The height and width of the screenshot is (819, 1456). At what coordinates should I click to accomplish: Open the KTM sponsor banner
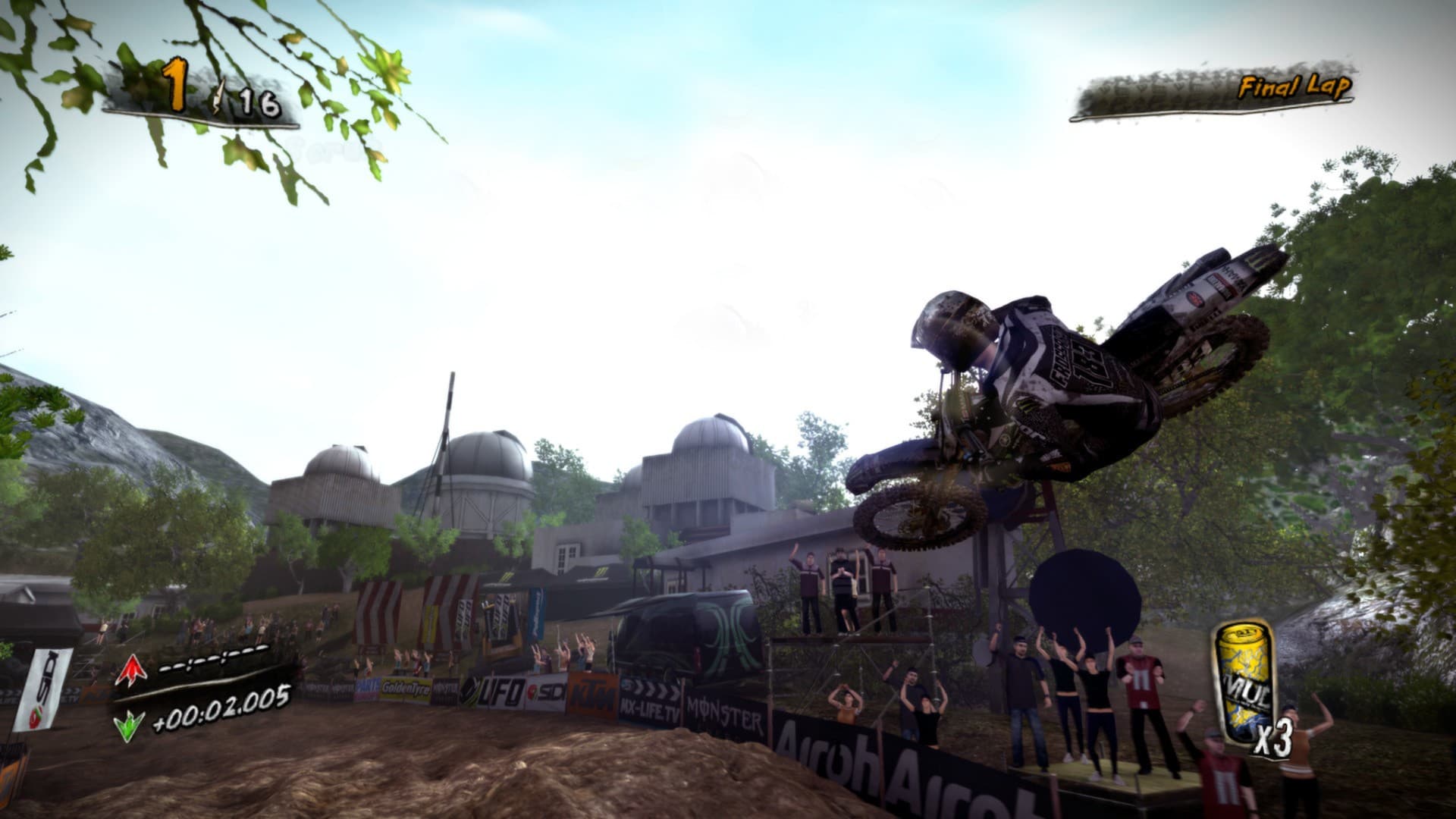(596, 692)
